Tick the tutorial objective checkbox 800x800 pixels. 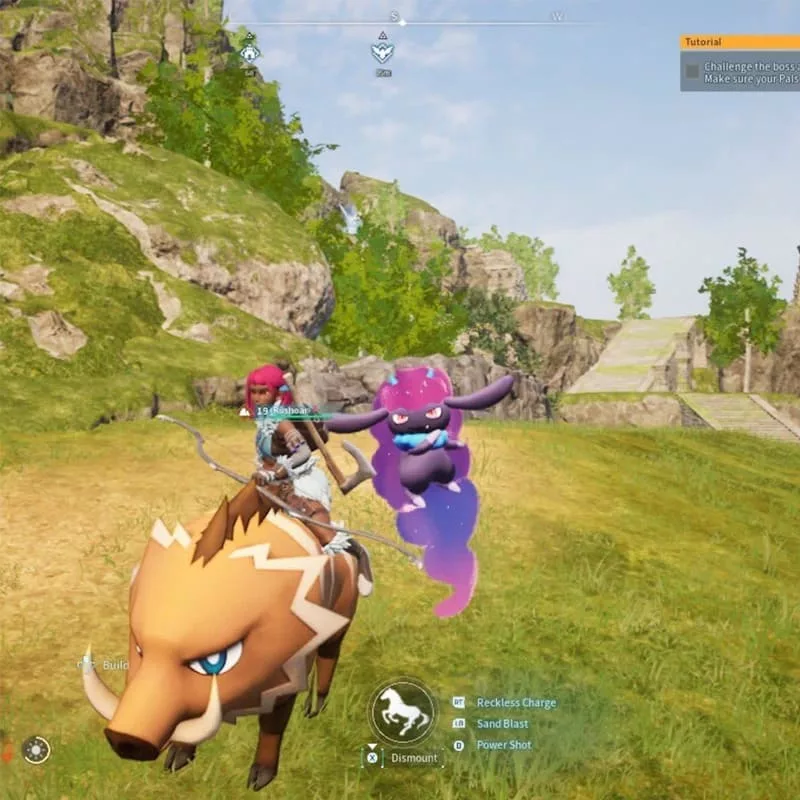coord(692,70)
